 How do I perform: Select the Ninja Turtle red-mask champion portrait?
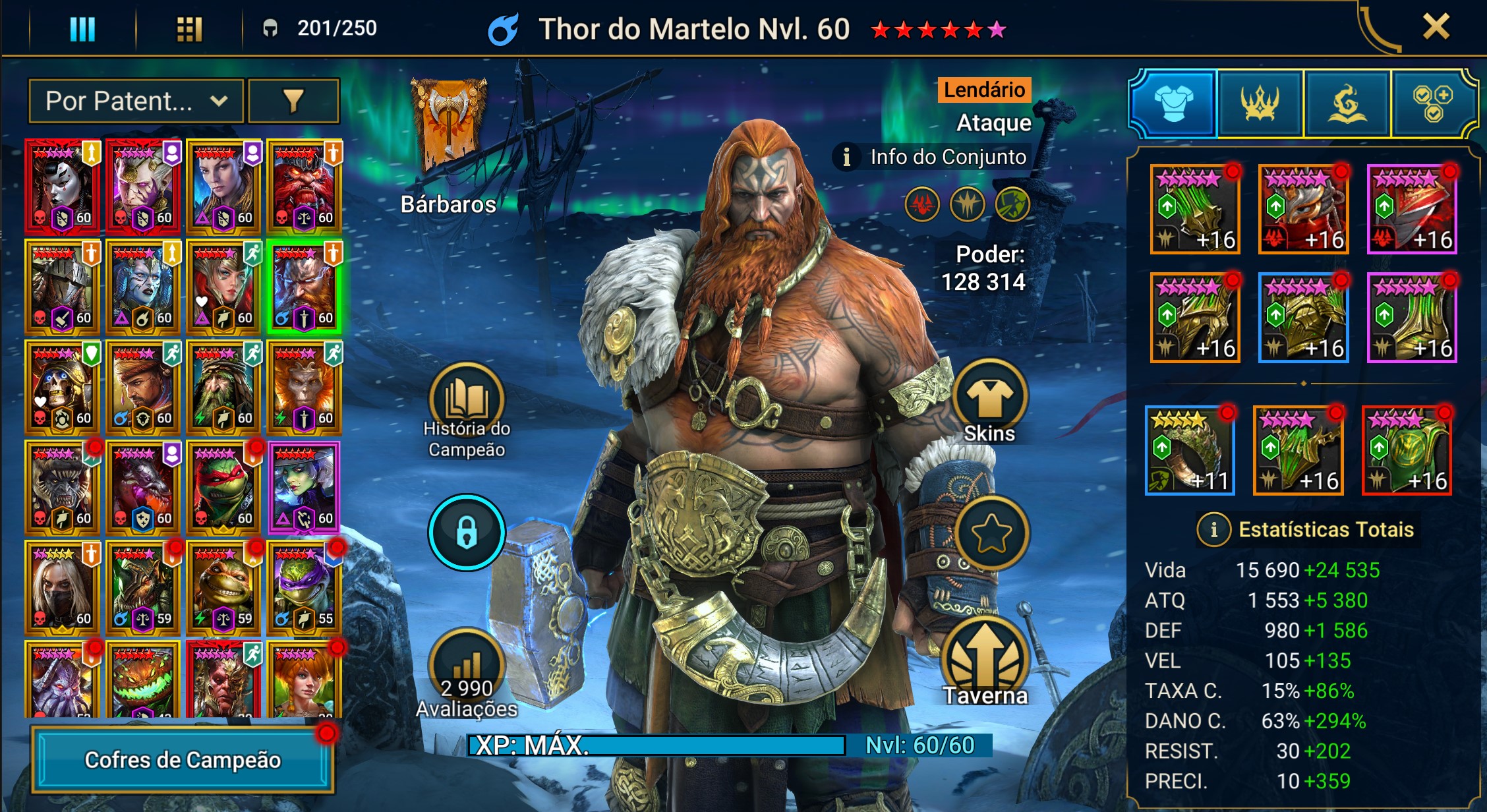pos(224,488)
